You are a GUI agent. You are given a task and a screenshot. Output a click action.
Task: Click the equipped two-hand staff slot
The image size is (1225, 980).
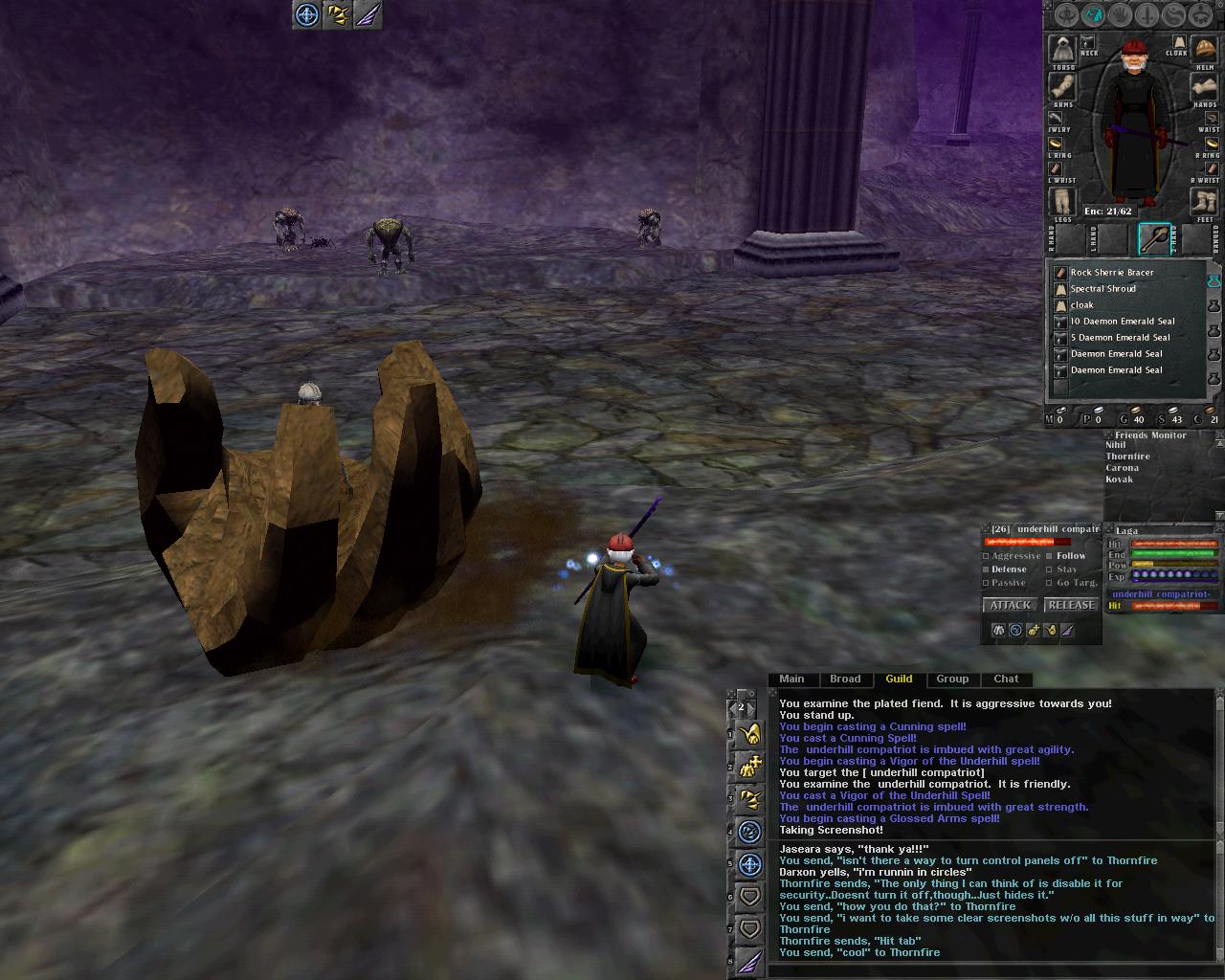(1154, 238)
